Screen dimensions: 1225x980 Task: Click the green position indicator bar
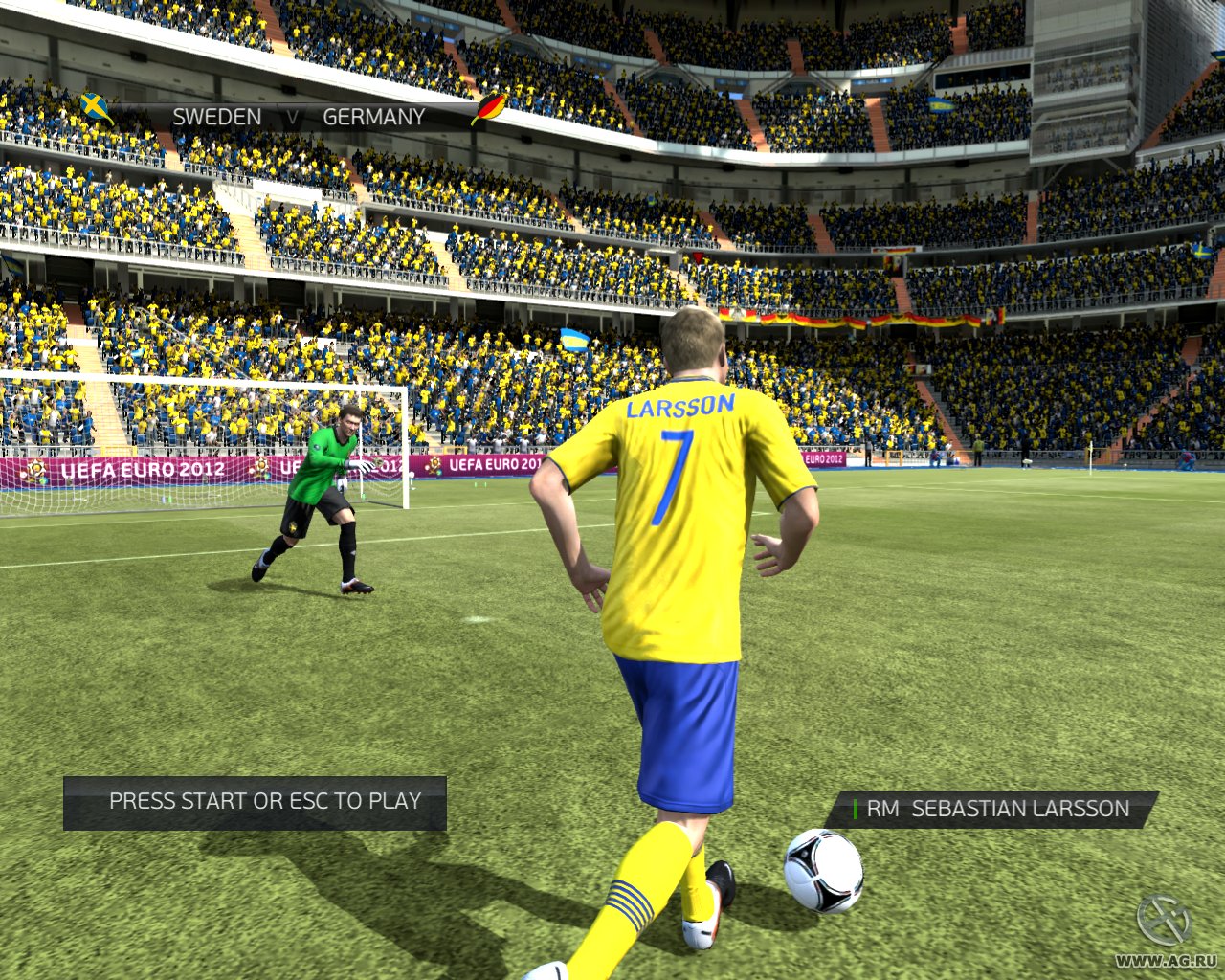(x=857, y=808)
